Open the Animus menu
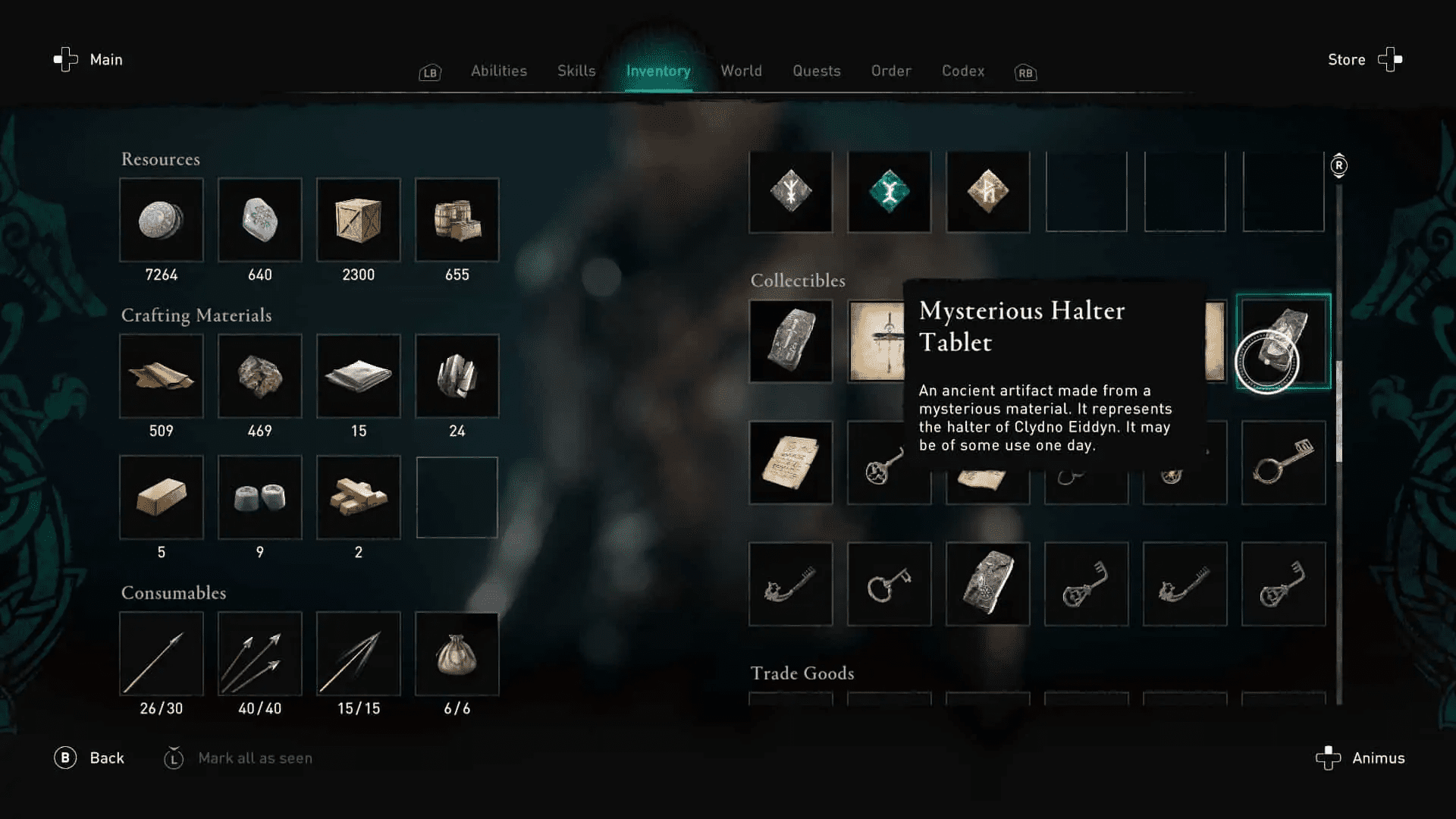The height and width of the screenshot is (819, 1456). 1377,758
